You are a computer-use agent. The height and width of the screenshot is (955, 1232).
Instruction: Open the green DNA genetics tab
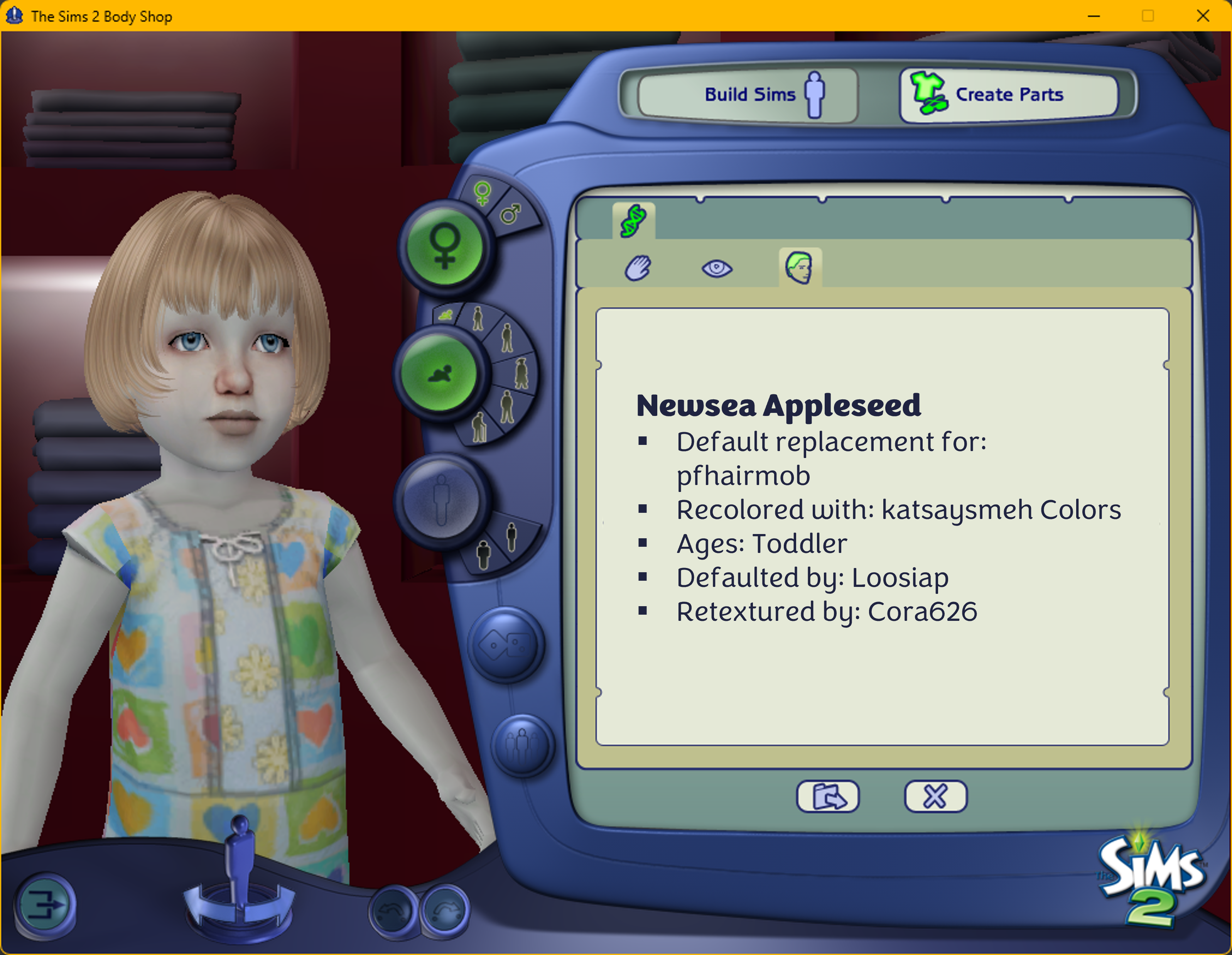(x=633, y=221)
